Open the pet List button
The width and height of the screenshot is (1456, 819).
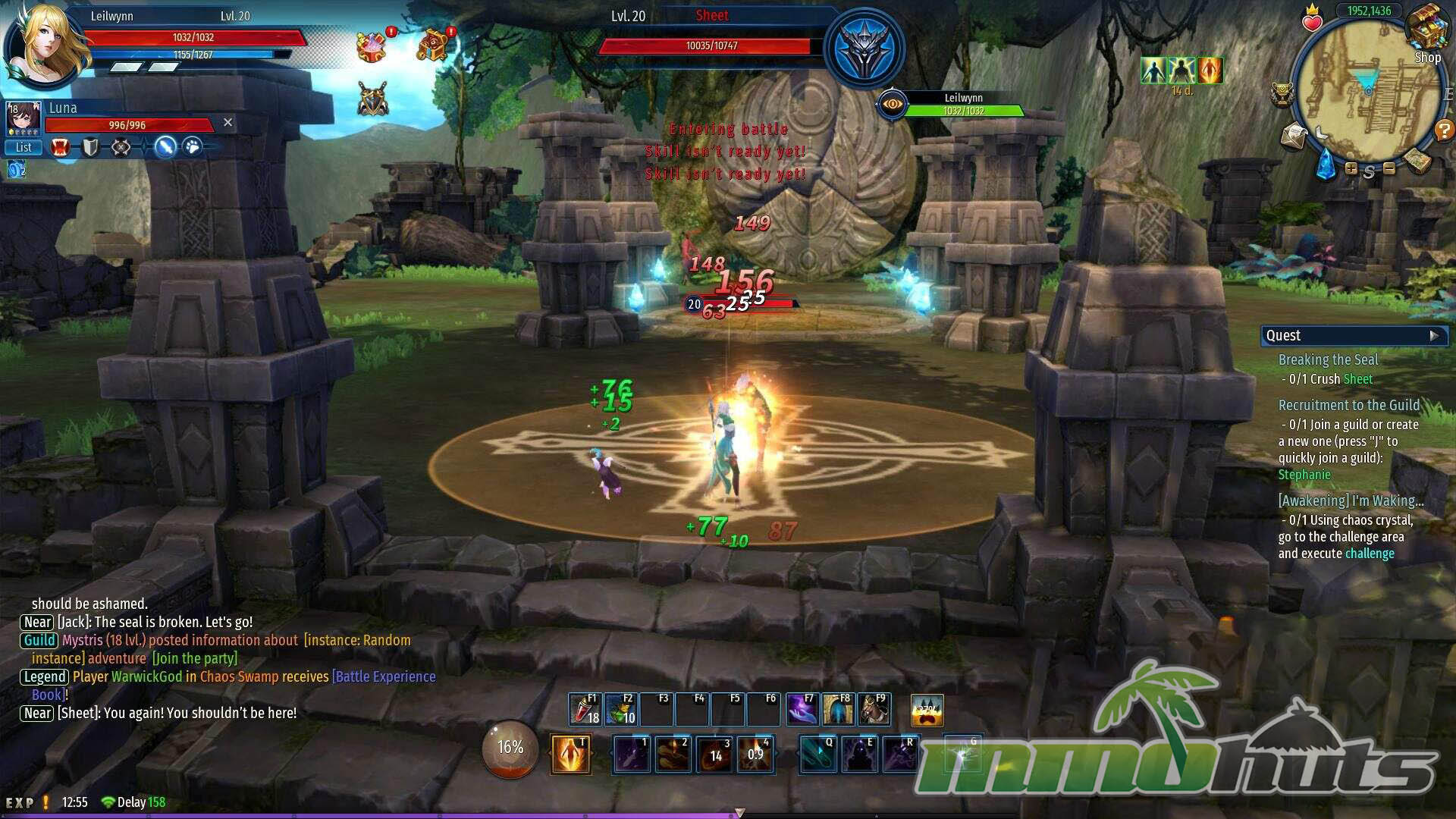[x=24, y=148]
